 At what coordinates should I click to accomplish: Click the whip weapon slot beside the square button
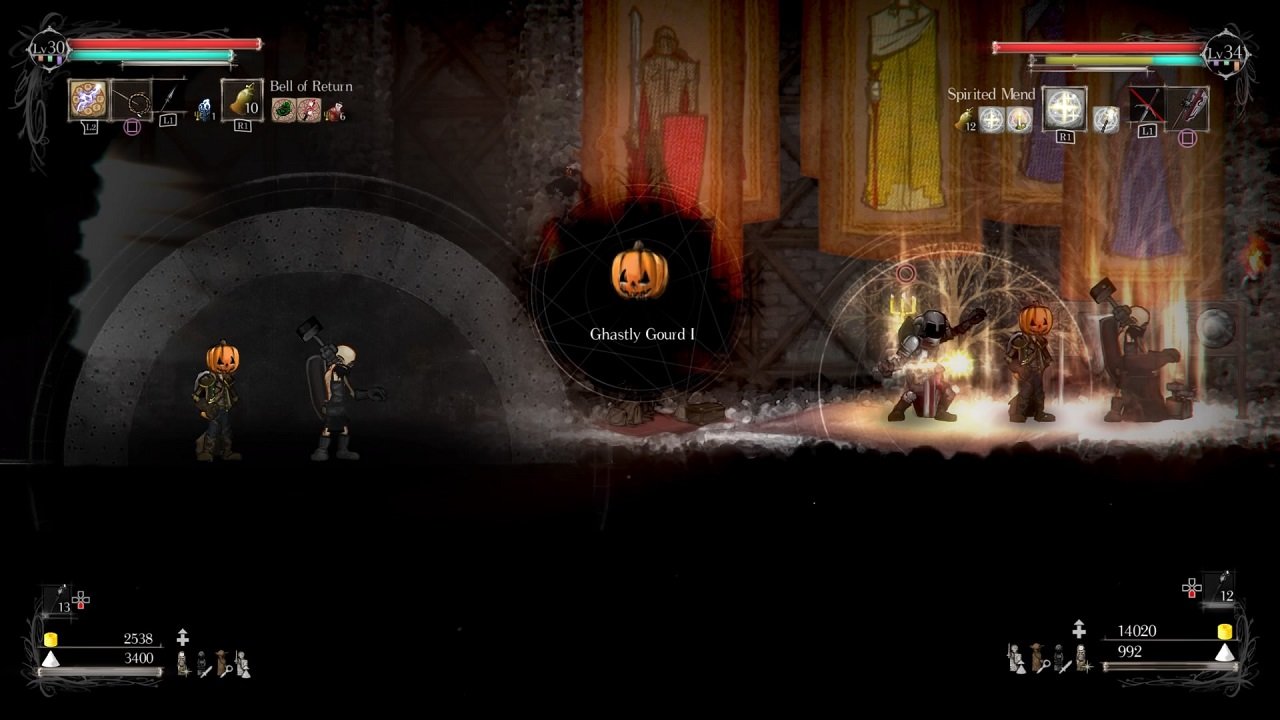click(130, 98)
